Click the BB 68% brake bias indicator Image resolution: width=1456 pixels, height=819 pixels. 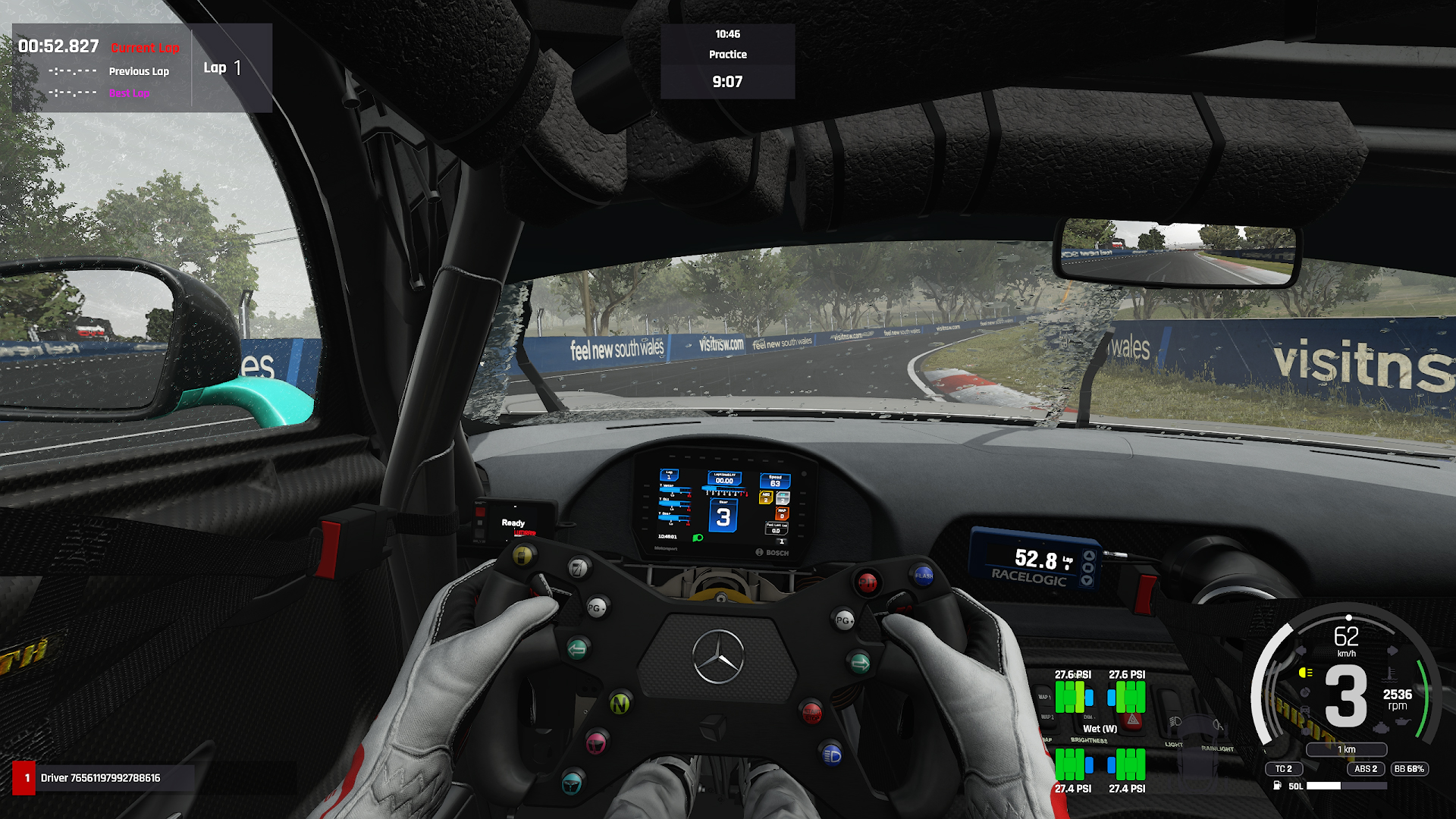click(1409, 769)
